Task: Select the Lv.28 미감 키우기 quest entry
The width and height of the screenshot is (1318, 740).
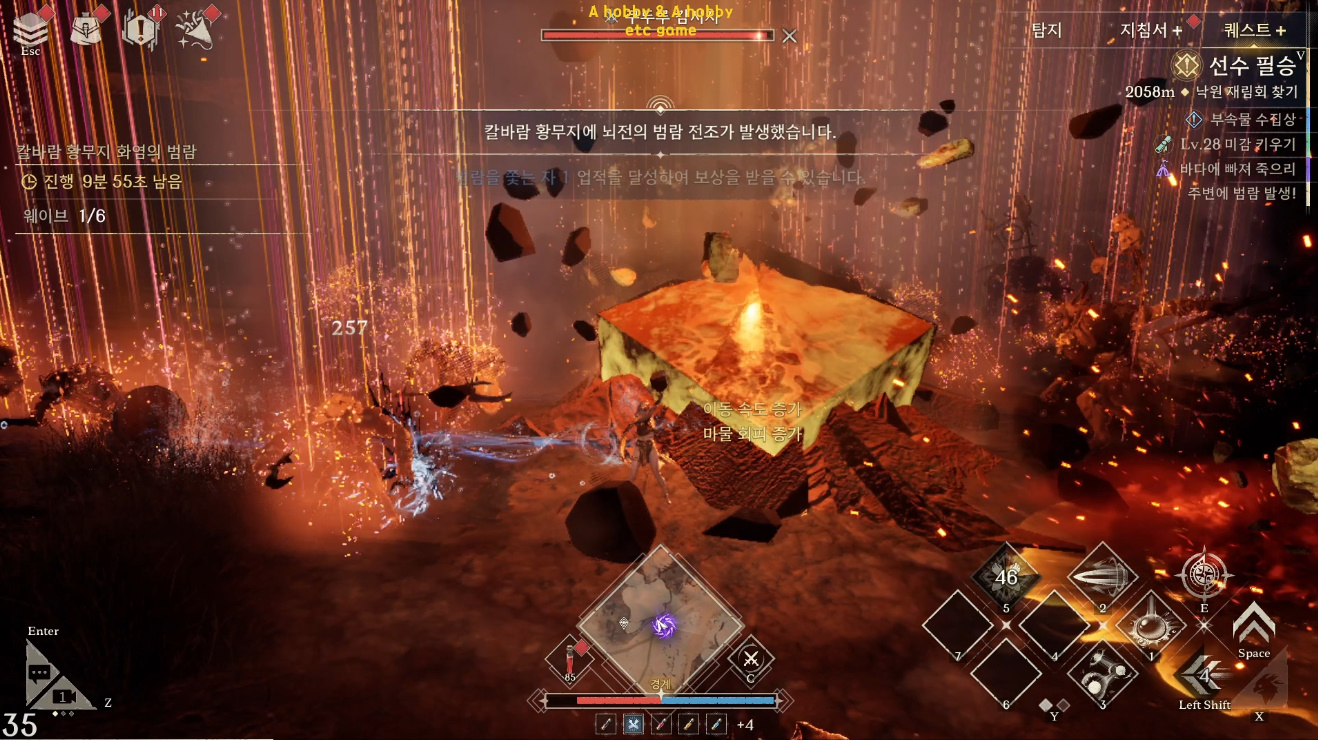Action: pyautogui.click(x=1237, y=144)
